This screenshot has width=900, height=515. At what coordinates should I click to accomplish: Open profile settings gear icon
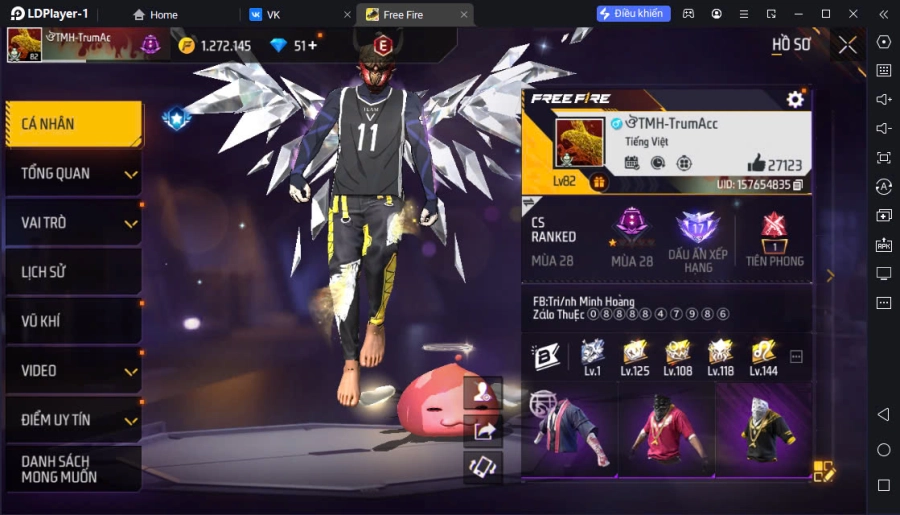(x=795, y=99)
